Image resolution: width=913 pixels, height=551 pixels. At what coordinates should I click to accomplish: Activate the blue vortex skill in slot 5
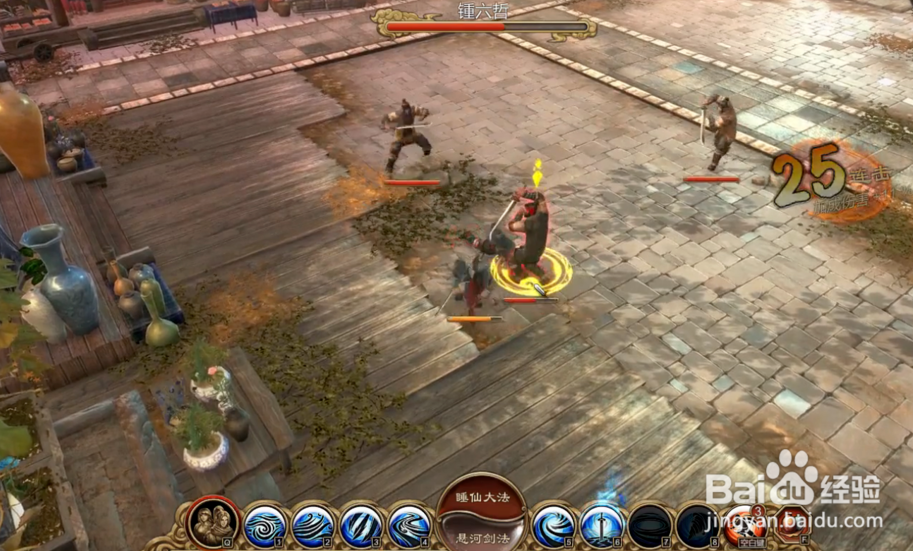553,524
